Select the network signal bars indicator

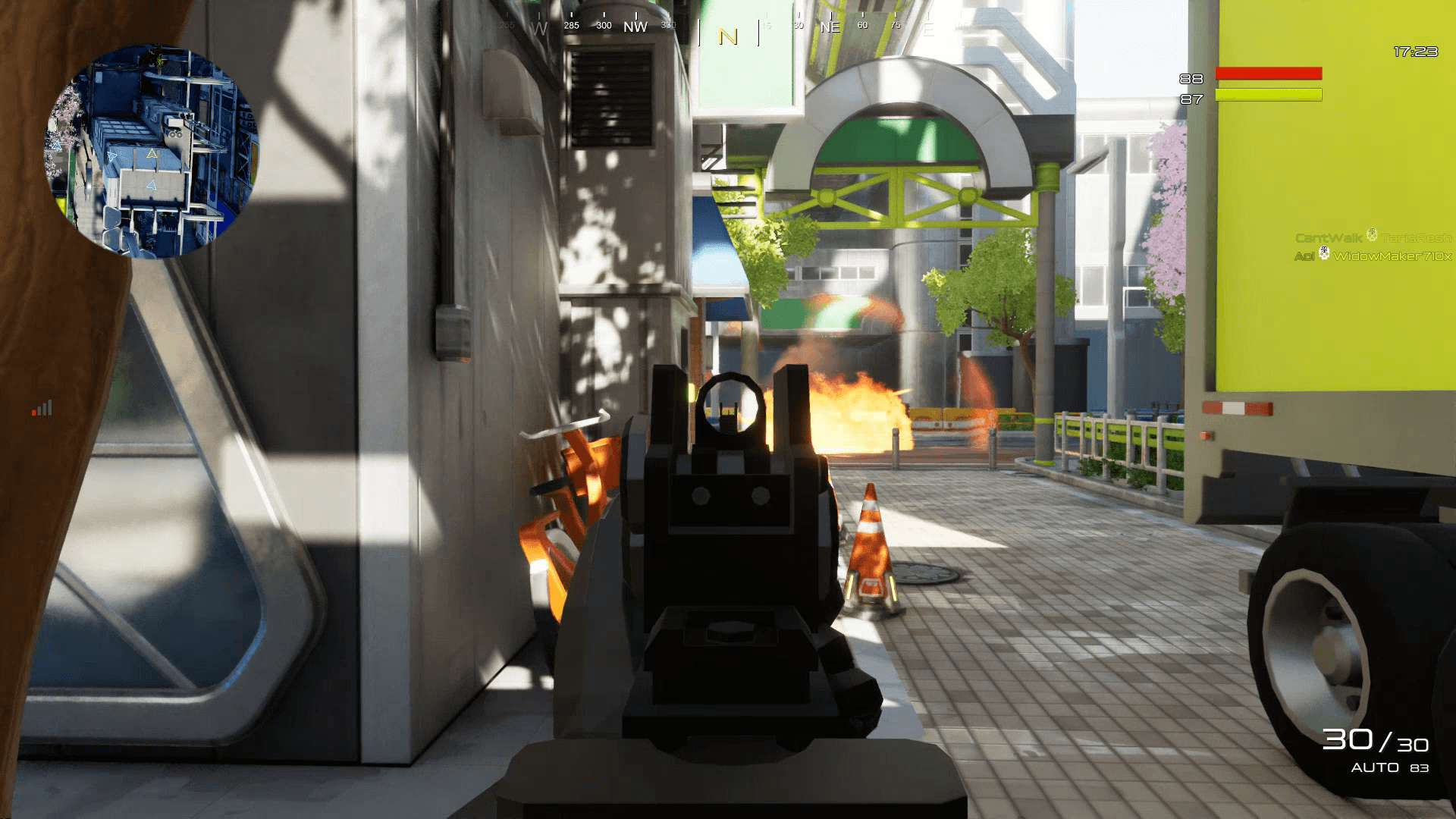coord(41,409)
